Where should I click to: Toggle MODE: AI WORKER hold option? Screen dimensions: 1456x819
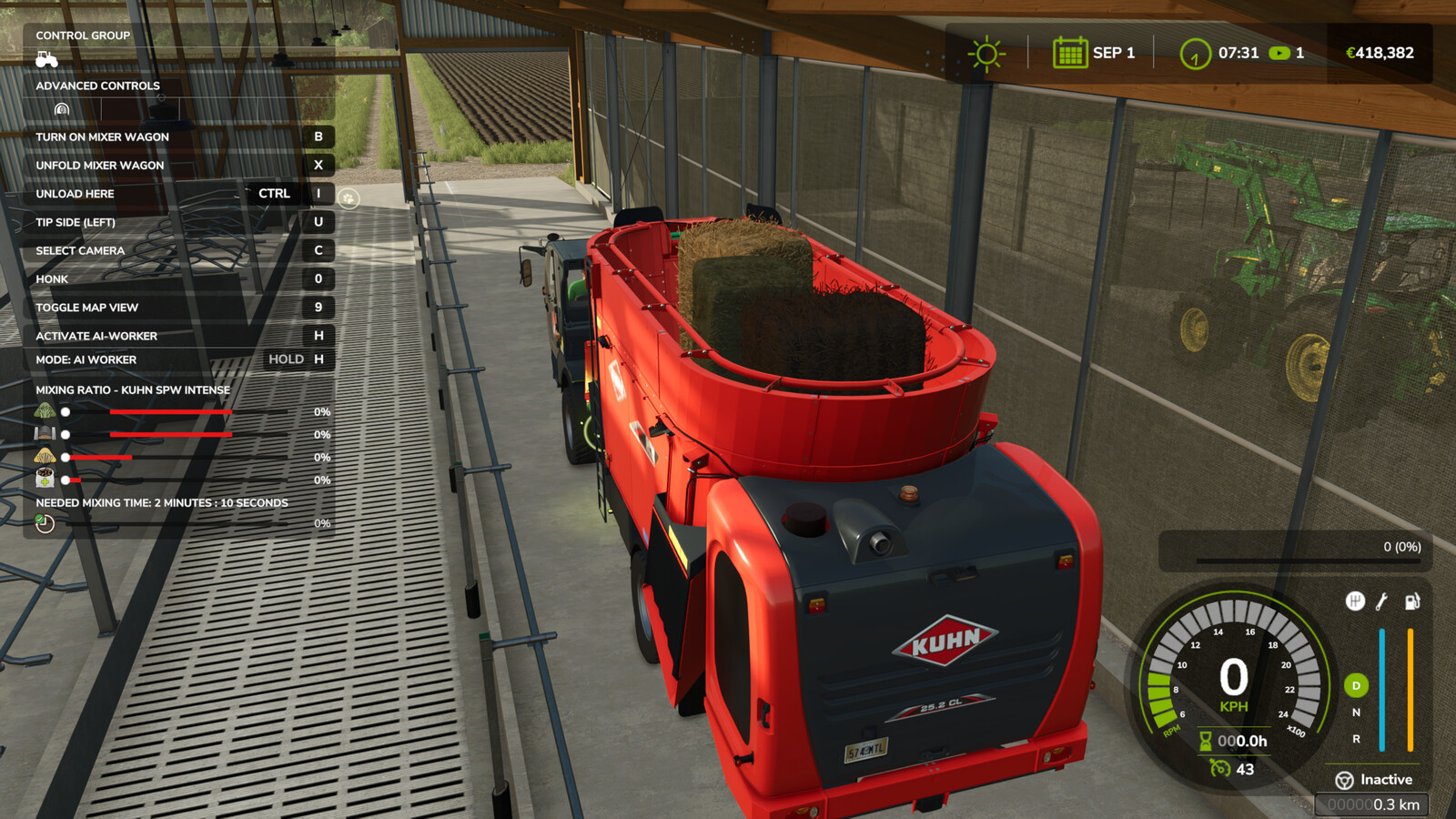point(176,359)
